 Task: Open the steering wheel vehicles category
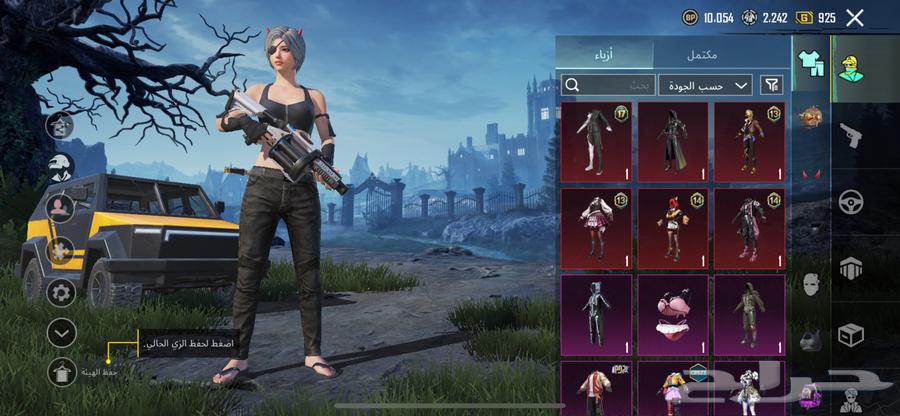(852, 201)
